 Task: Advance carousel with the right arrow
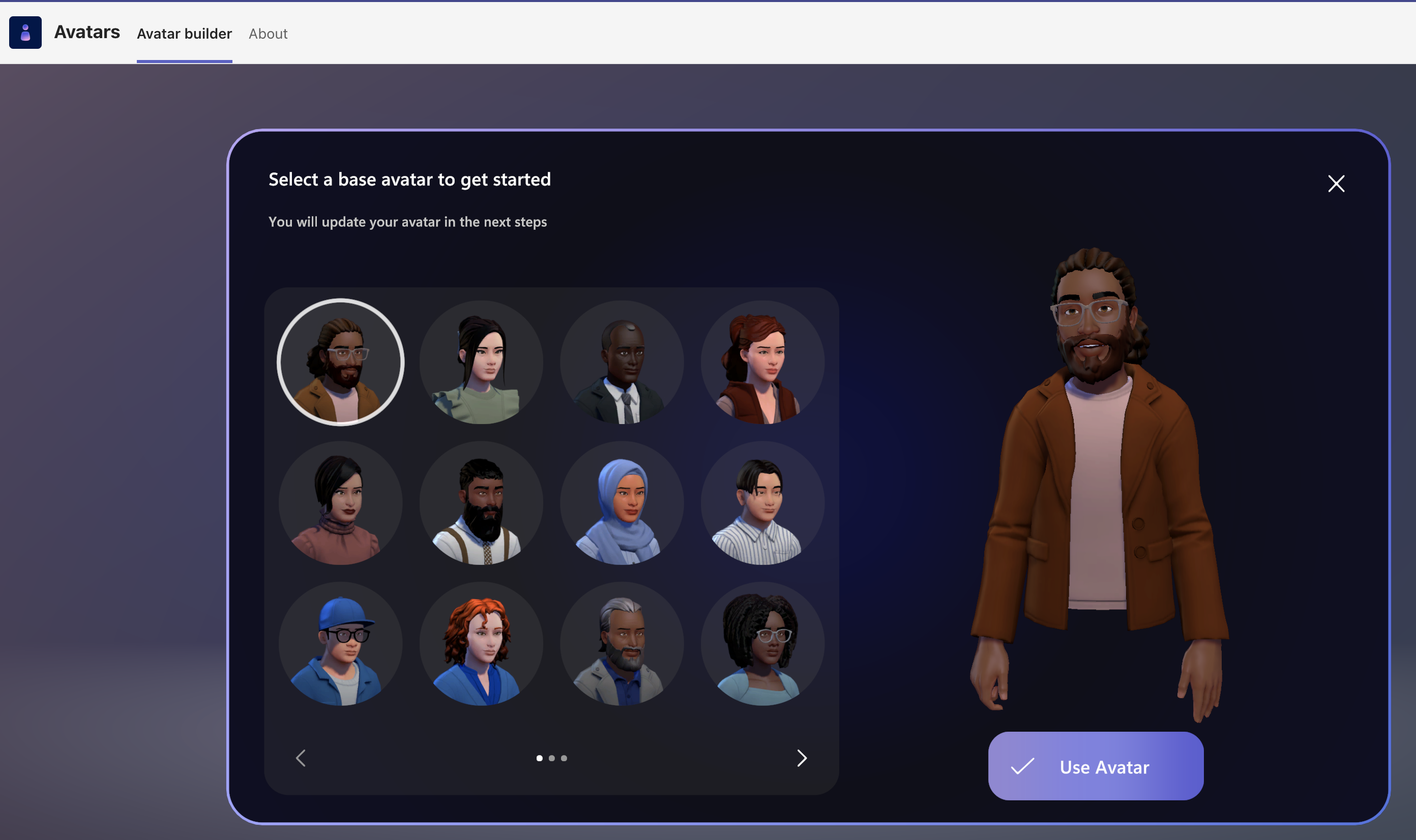(801, 758)
